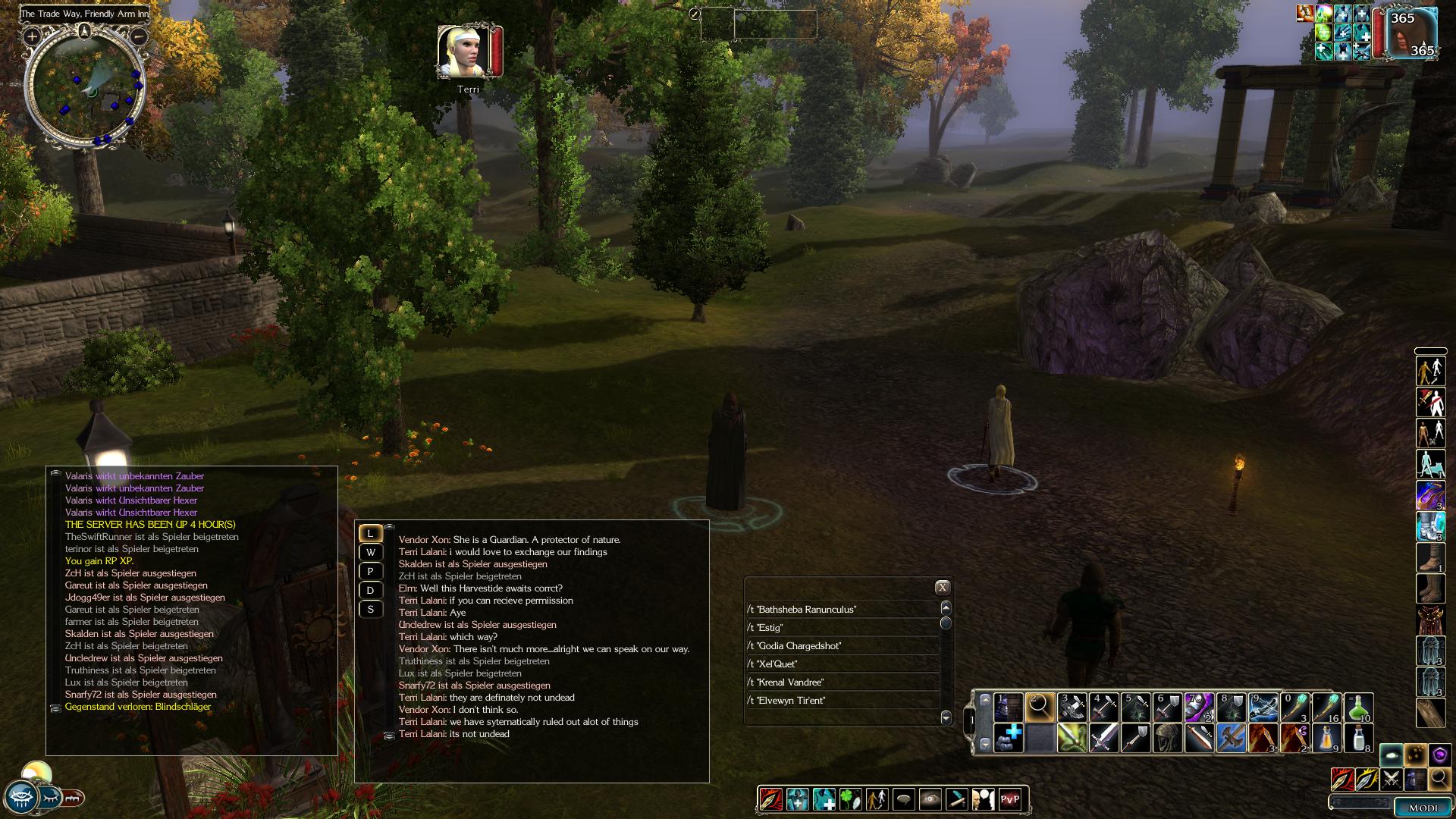Click the four-leaf clover icon
This screenshot has width=1456, height=819.
pyautogui.click(x=850, y=799)
